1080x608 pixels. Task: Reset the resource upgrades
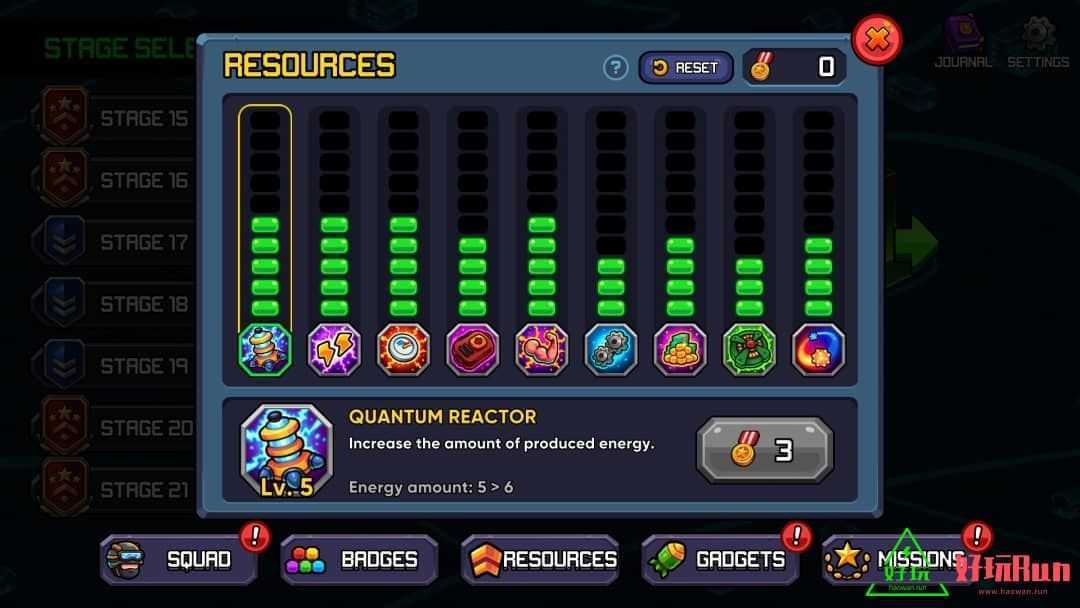coord(686,67)
